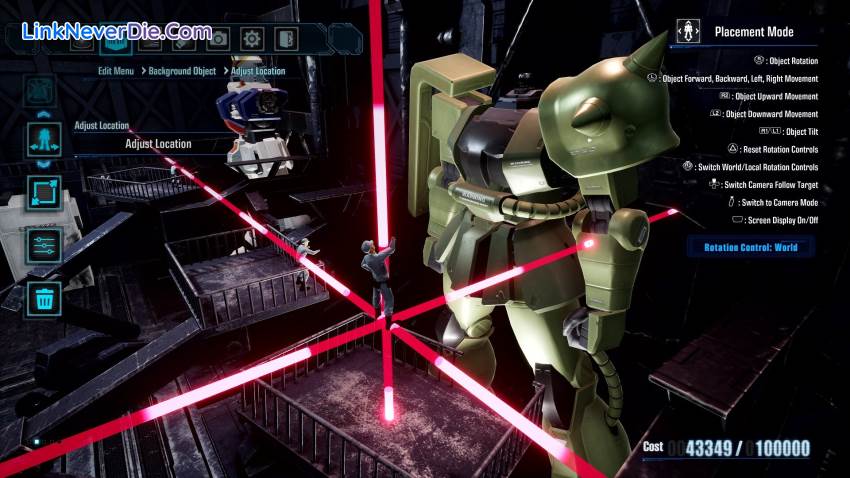Open the gear settings icon
Screen dimensions: 850x478
(x=252, y=39)
